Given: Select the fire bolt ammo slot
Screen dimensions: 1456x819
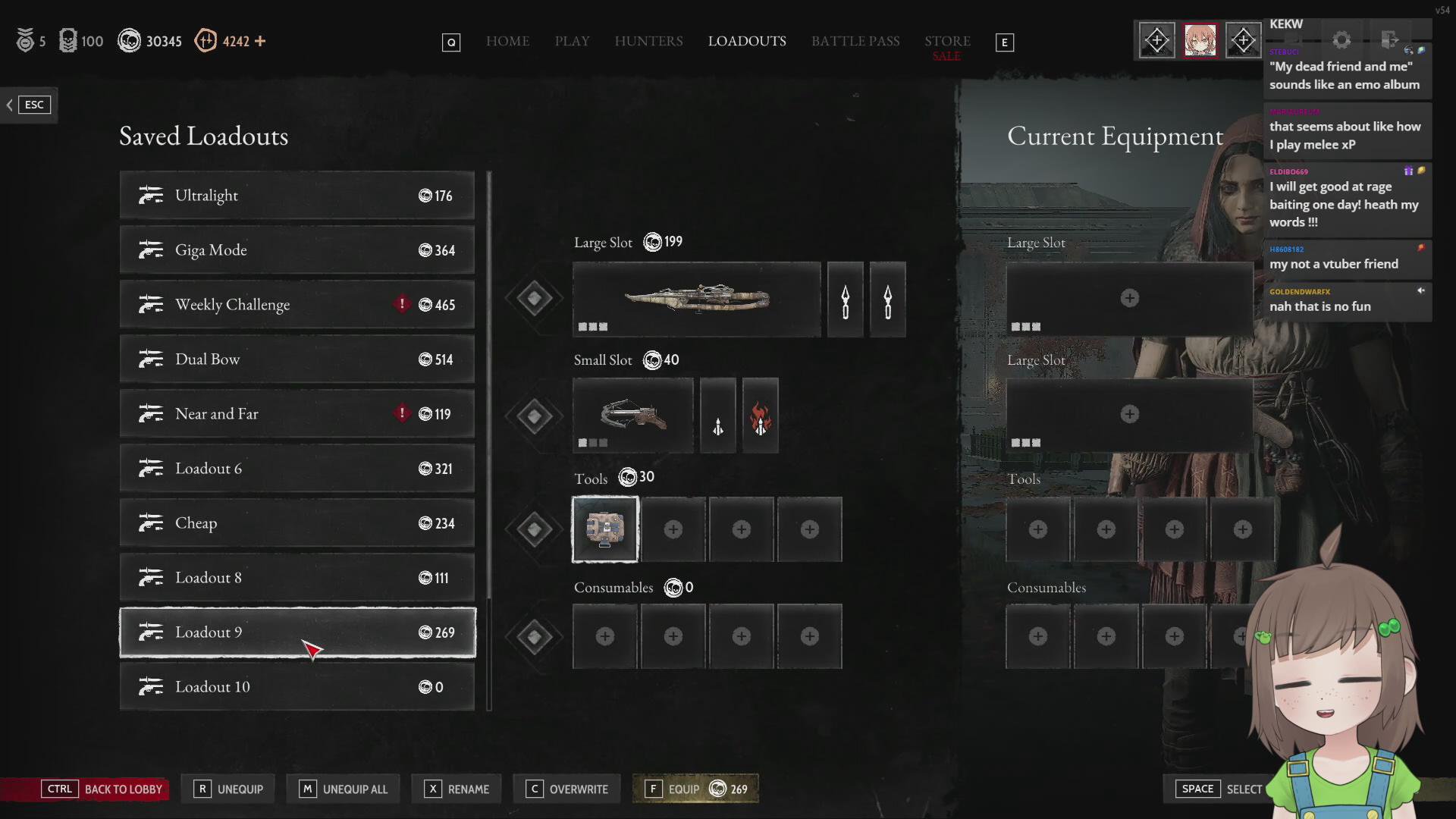Looking at the screenshot, I should [760, 416].
